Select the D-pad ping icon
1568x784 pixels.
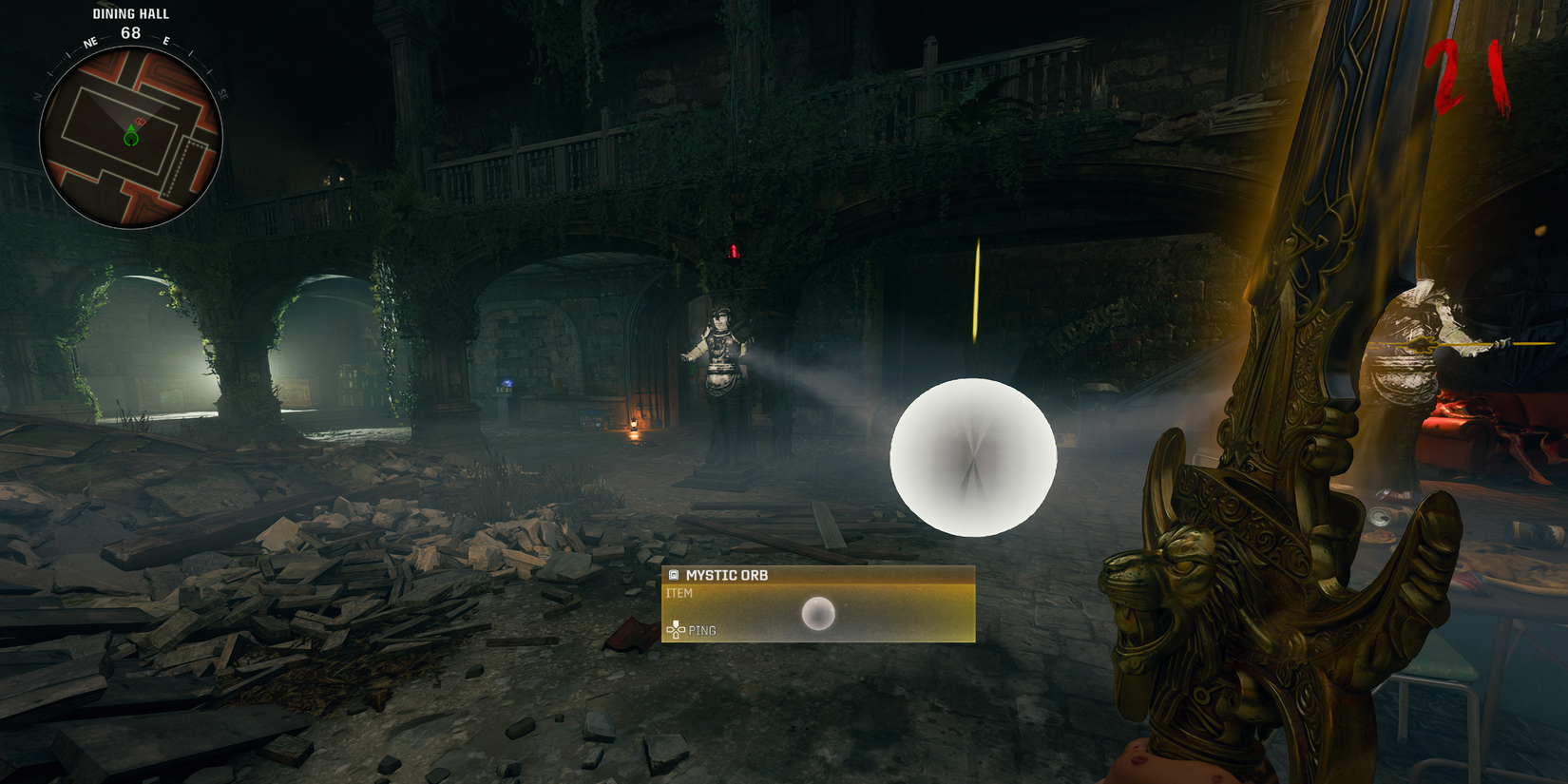pyautogui.click(x=676, y=630)
